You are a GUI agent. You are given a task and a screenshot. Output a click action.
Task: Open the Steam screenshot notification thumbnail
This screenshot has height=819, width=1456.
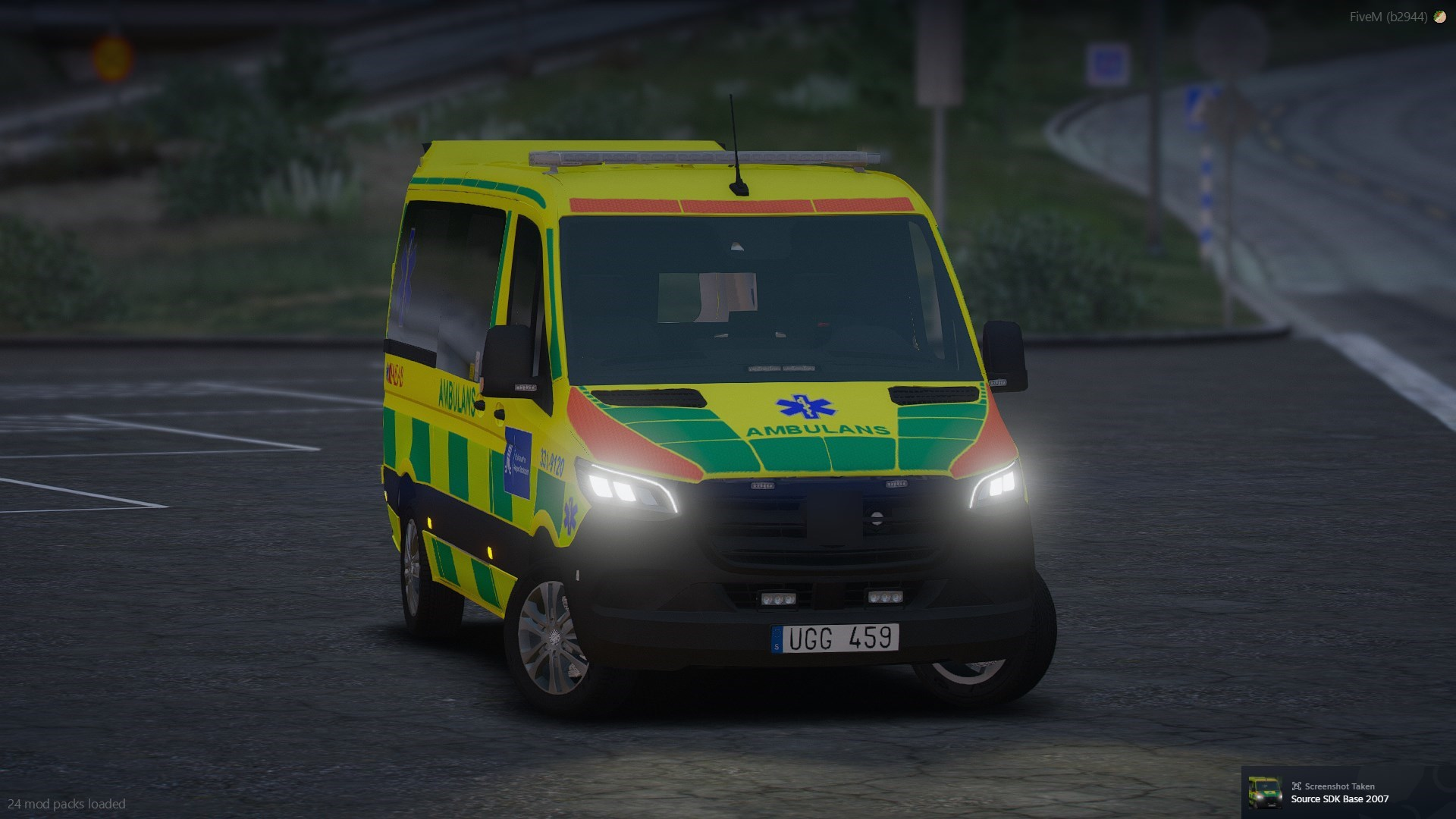[1264, 792]
